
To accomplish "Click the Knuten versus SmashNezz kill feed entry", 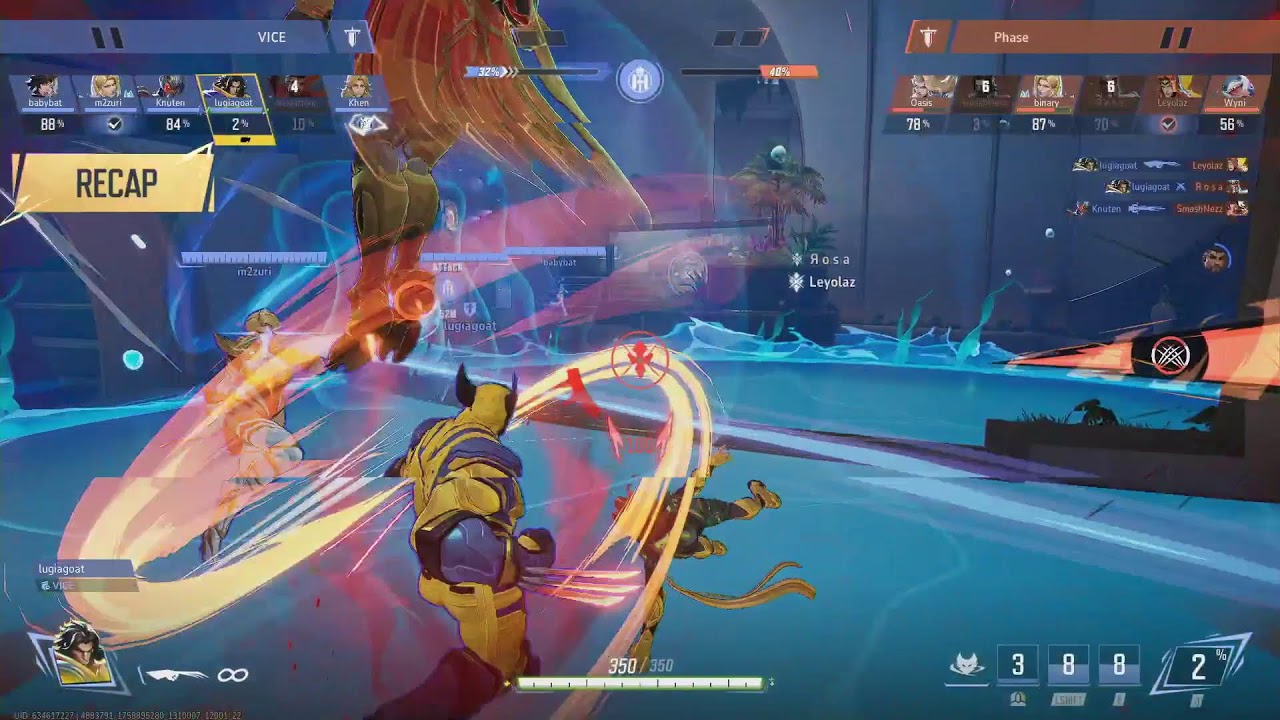I will (1160, 208).
